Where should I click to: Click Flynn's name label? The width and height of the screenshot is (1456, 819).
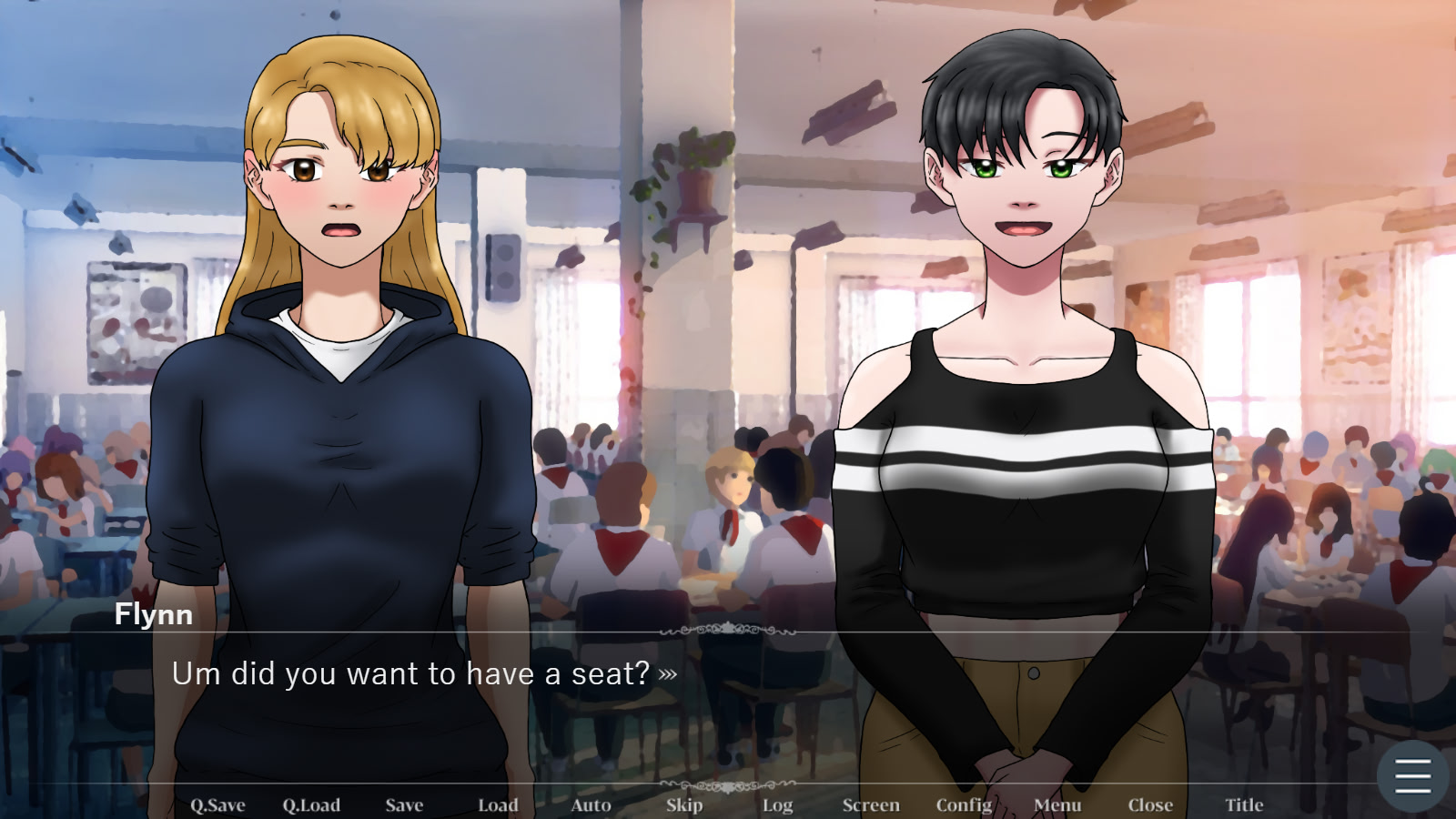tap(153, 614)
